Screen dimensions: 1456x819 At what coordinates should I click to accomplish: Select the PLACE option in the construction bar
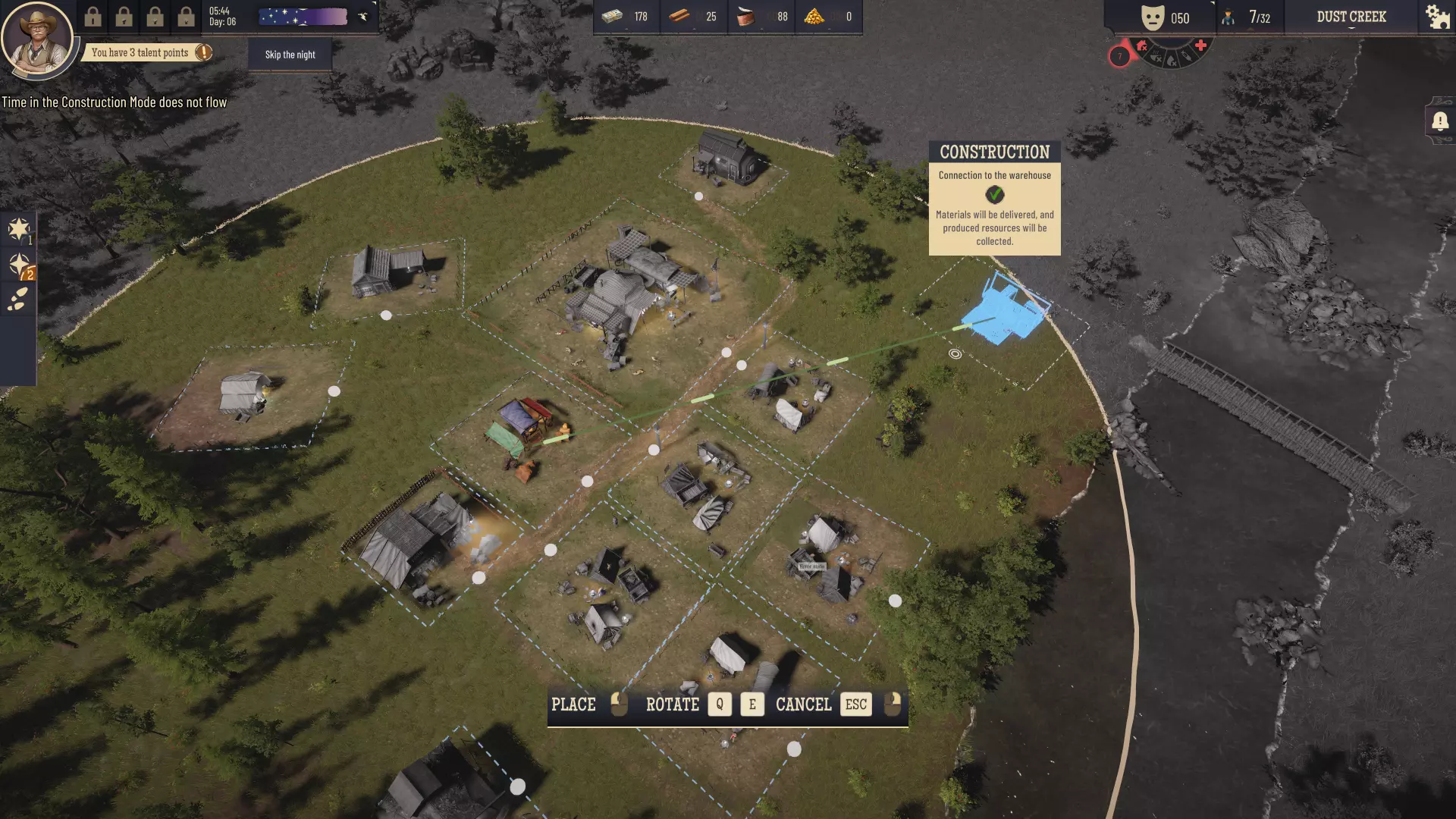(x=575, y=704)
